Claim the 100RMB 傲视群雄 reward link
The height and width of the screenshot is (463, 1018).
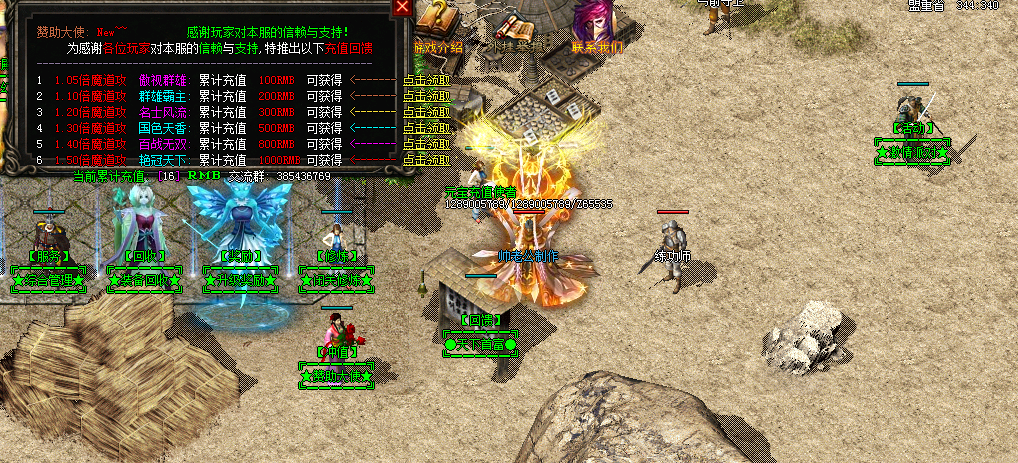pyautogui.click(x=427, y=81)
